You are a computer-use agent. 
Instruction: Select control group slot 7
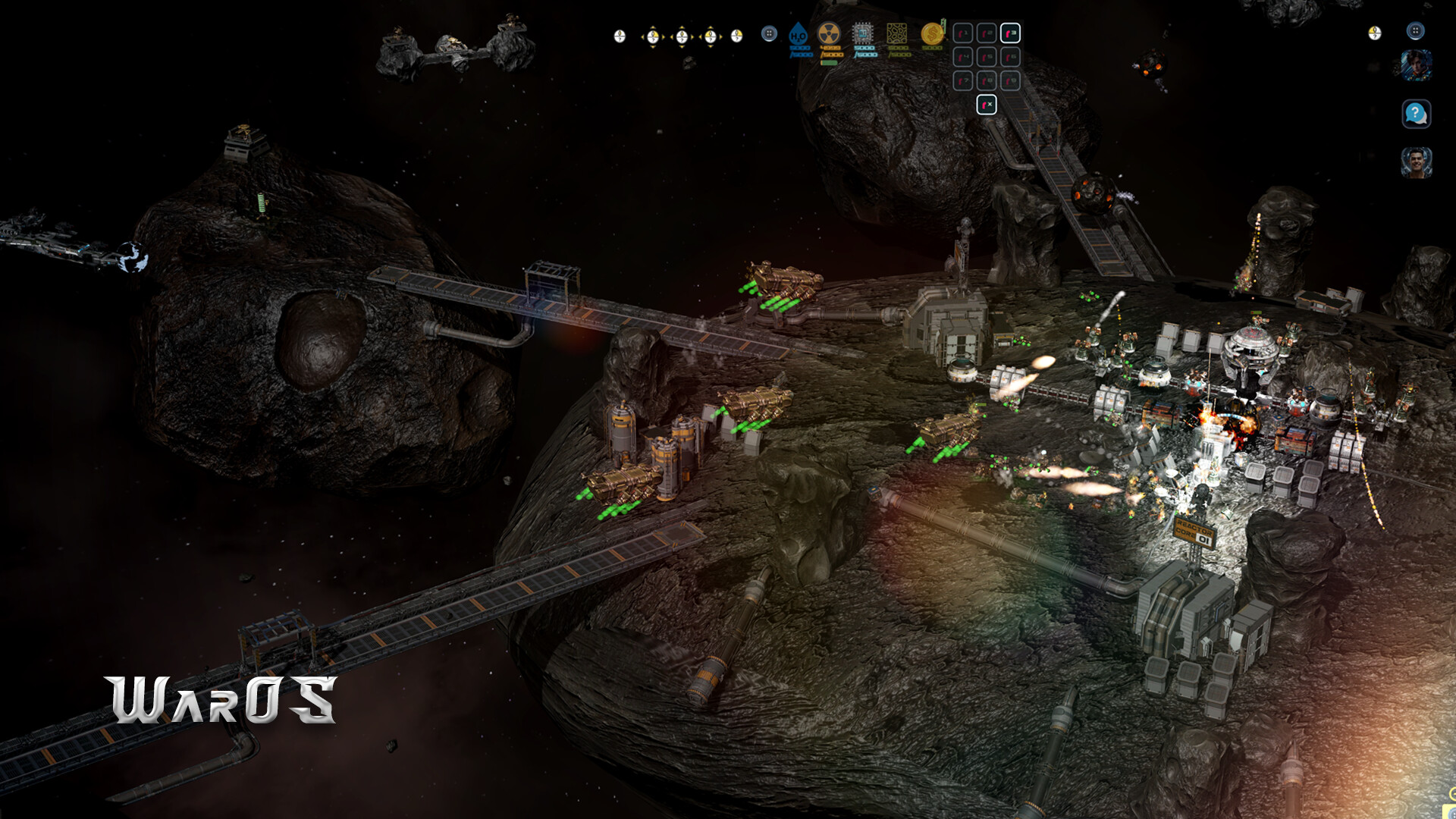pos(962,80)
